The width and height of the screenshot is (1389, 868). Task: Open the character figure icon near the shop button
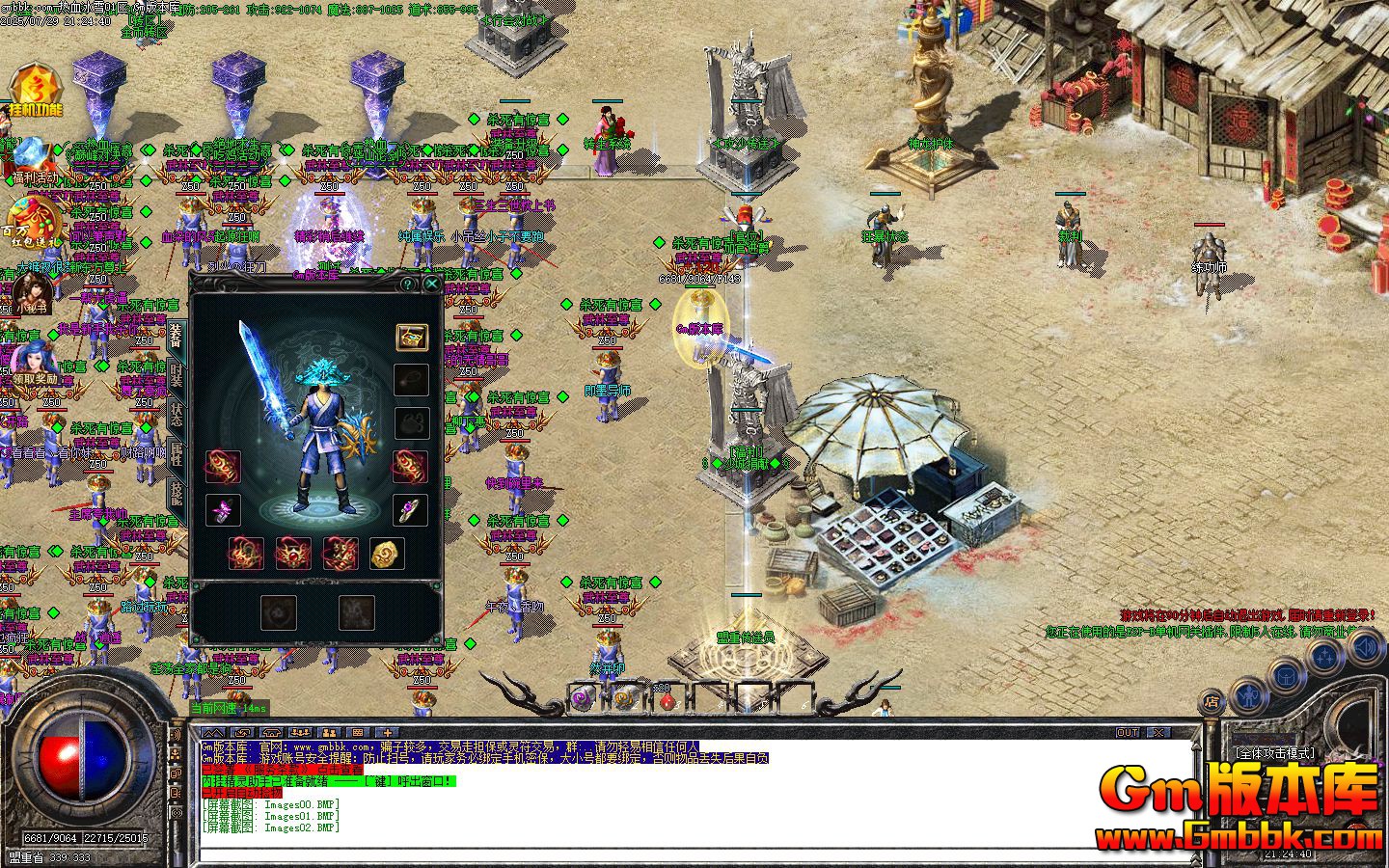point(1249,697)
